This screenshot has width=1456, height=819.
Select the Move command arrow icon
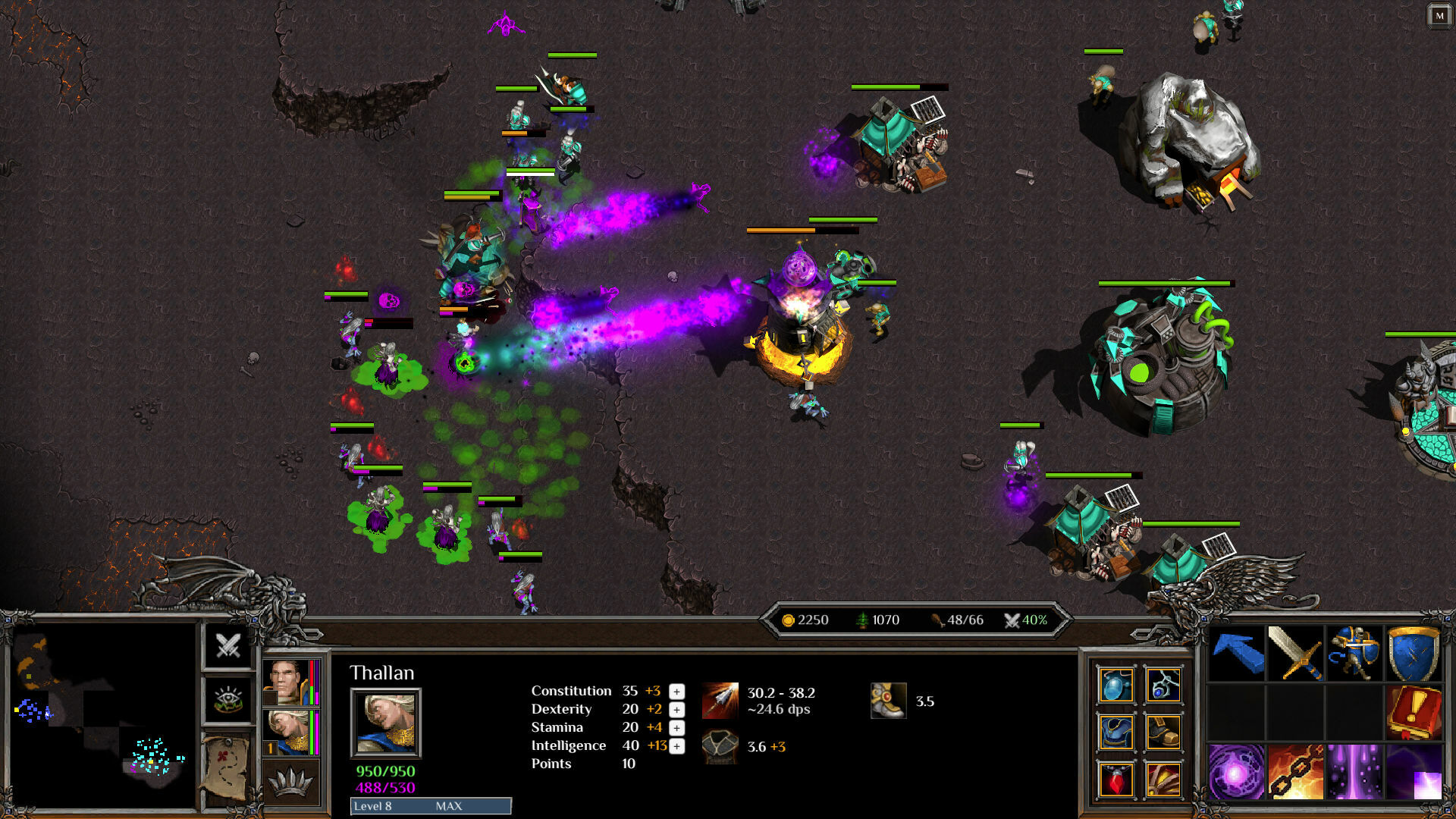(1238, 652)
